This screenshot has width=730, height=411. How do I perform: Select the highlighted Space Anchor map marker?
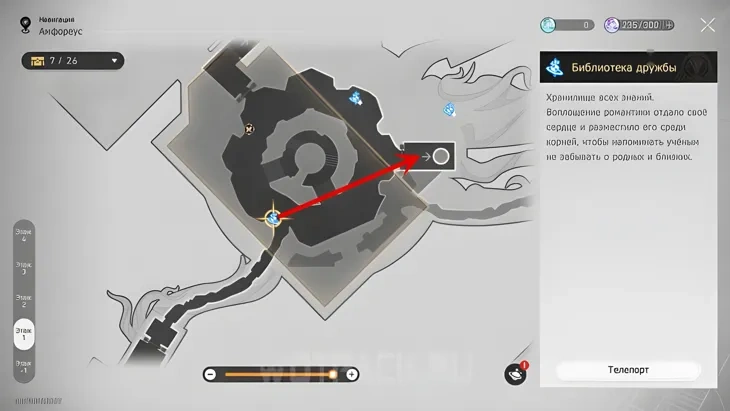(271, 217)
